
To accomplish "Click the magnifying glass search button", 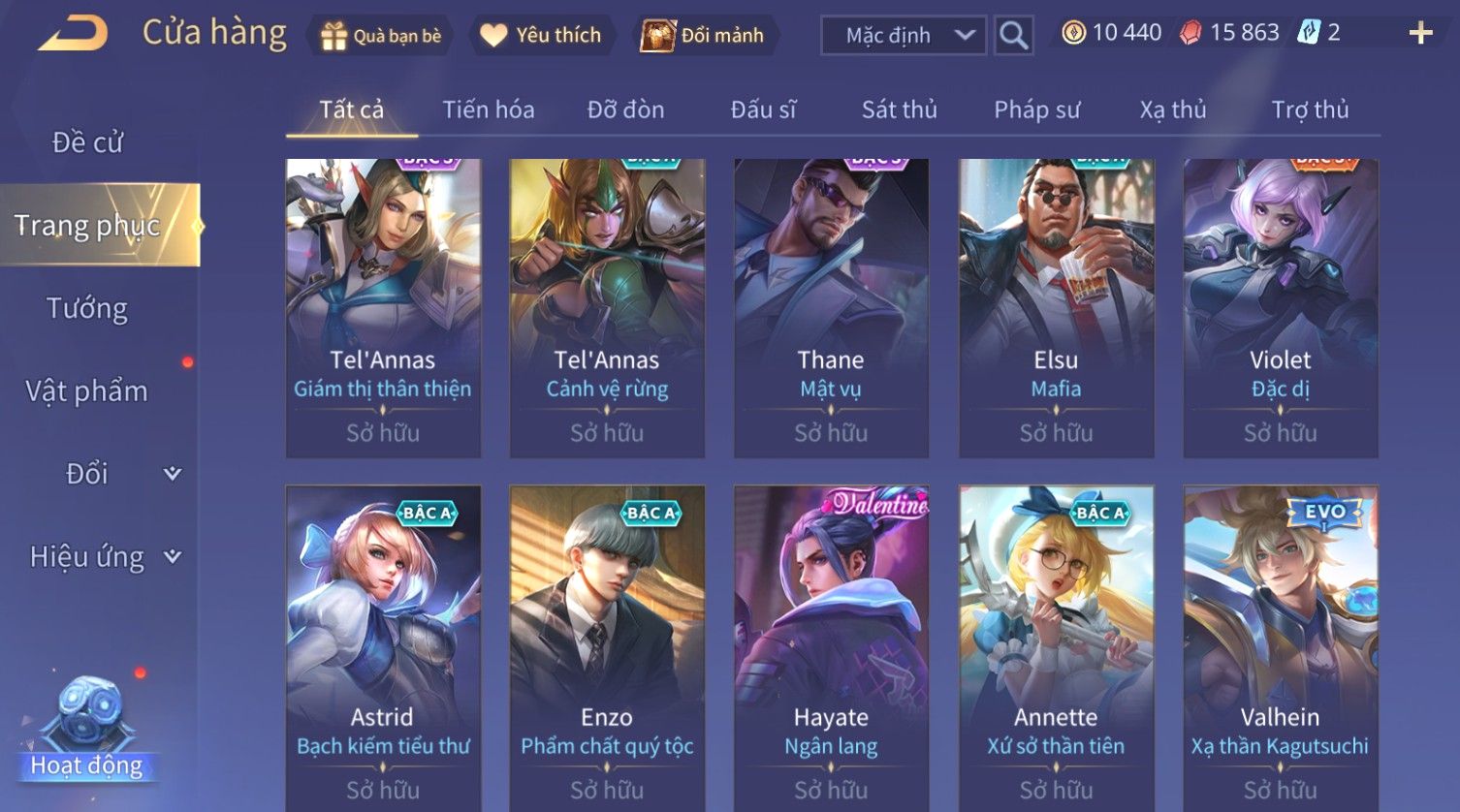I will coord(1013,36).
